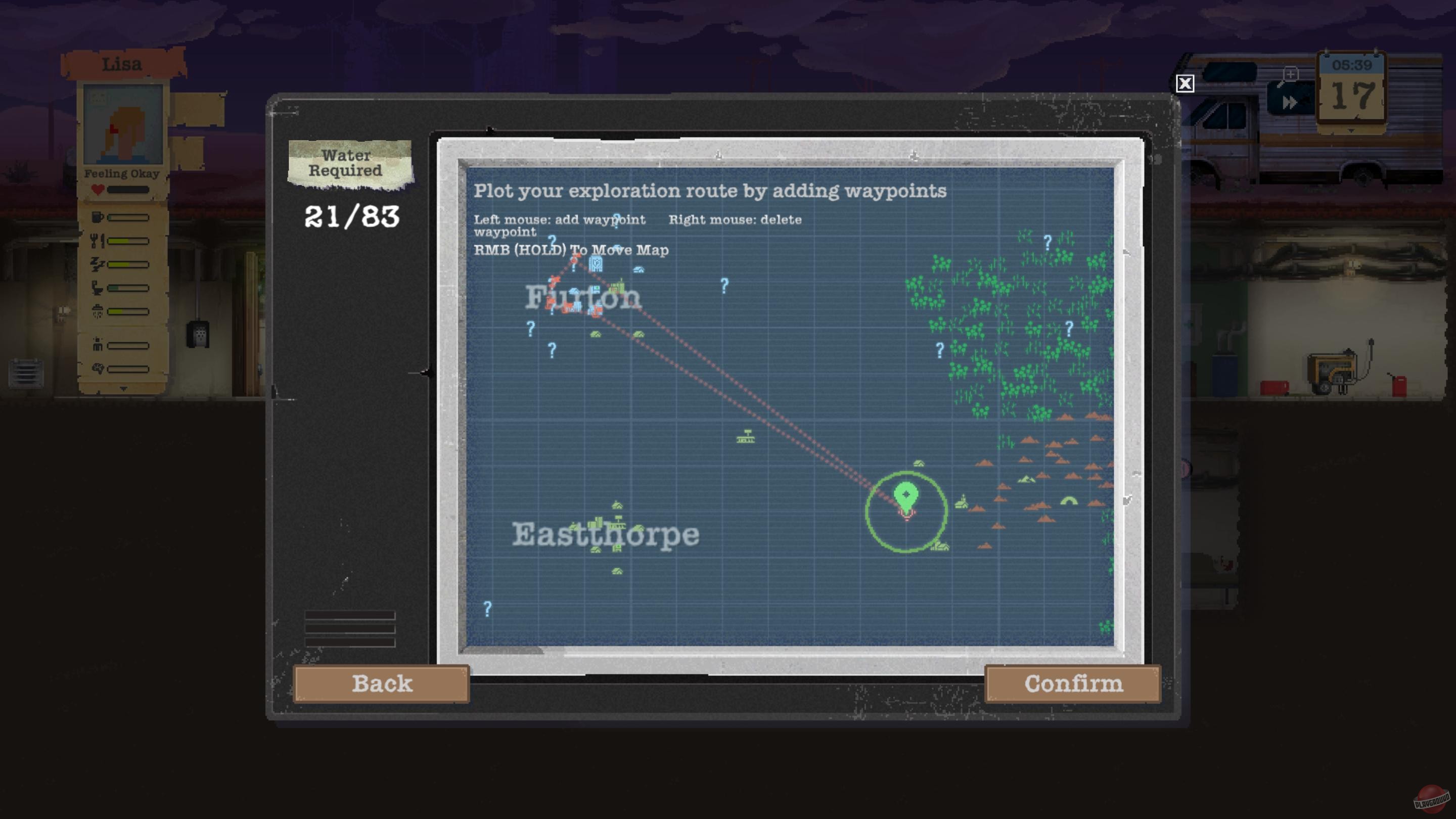1456x819 pixels.
Task: Close the exploration map with the X
Action: (1185, 84)
